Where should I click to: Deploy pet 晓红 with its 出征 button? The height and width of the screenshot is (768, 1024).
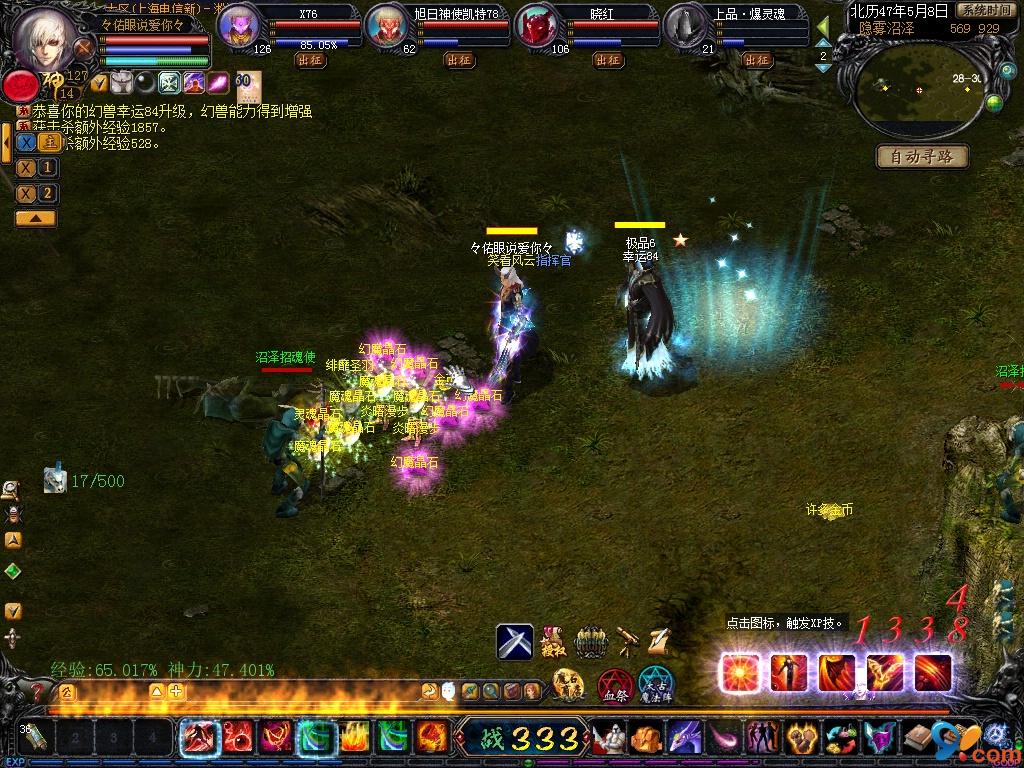pos(608,60)
